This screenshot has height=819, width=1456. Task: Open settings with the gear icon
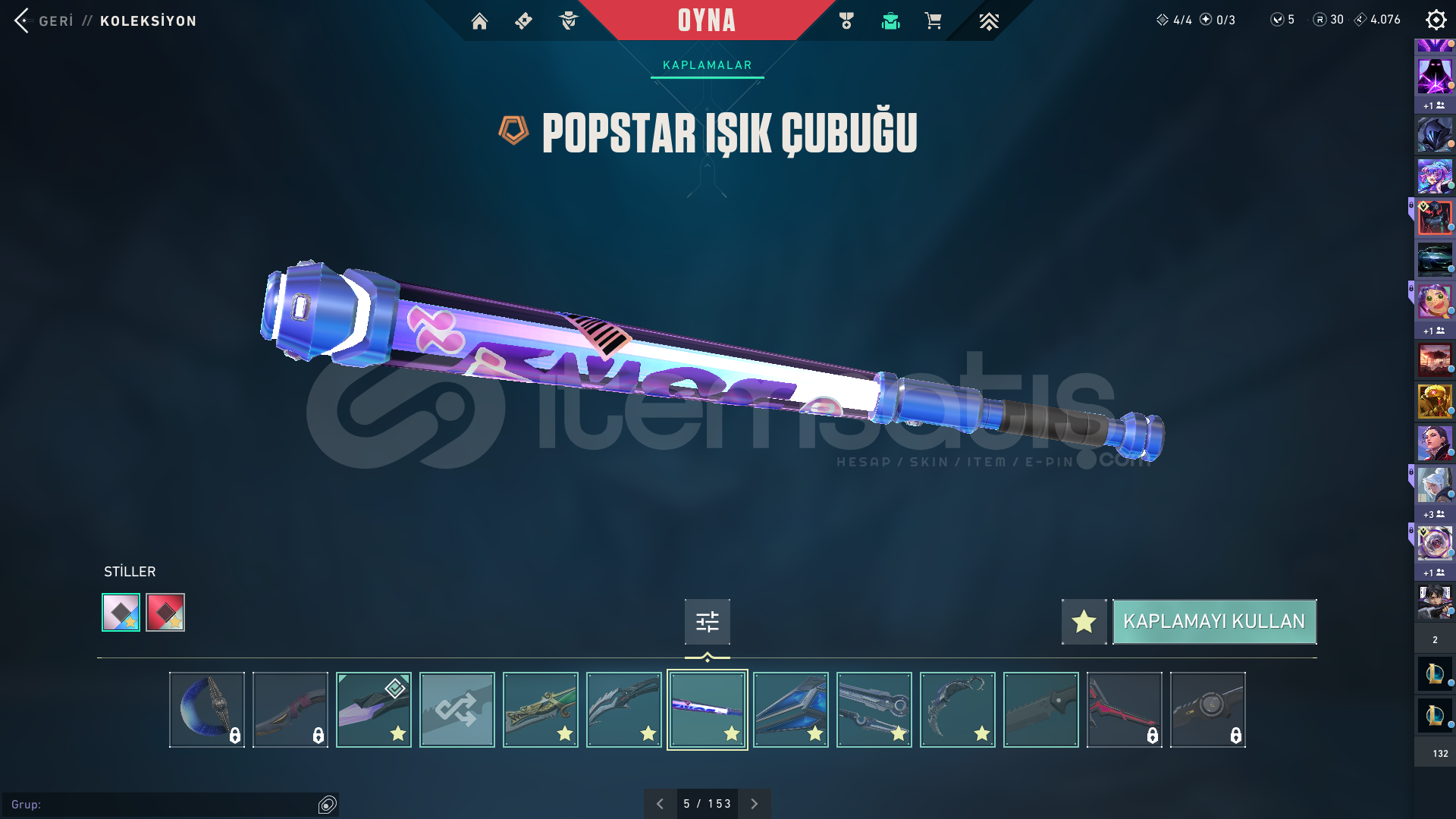[x=1436, y=20]
